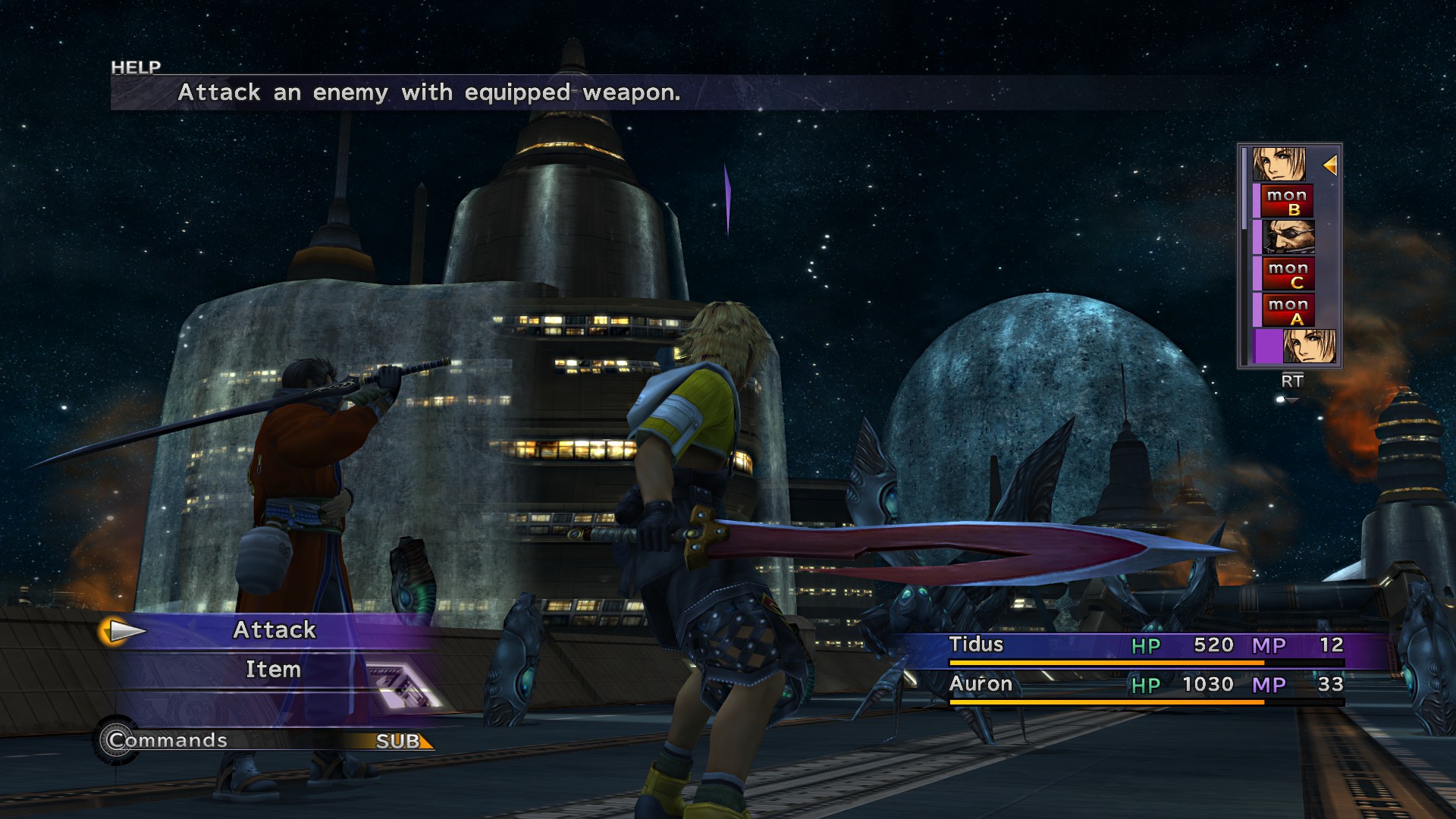Click the mon A turn entry

(1287, 311)
